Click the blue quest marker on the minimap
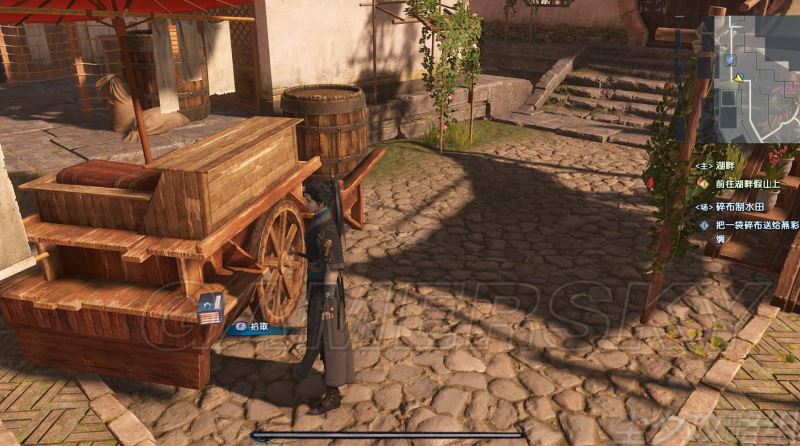The height and width of the screenshot is (446, 800). click(731, 60)
